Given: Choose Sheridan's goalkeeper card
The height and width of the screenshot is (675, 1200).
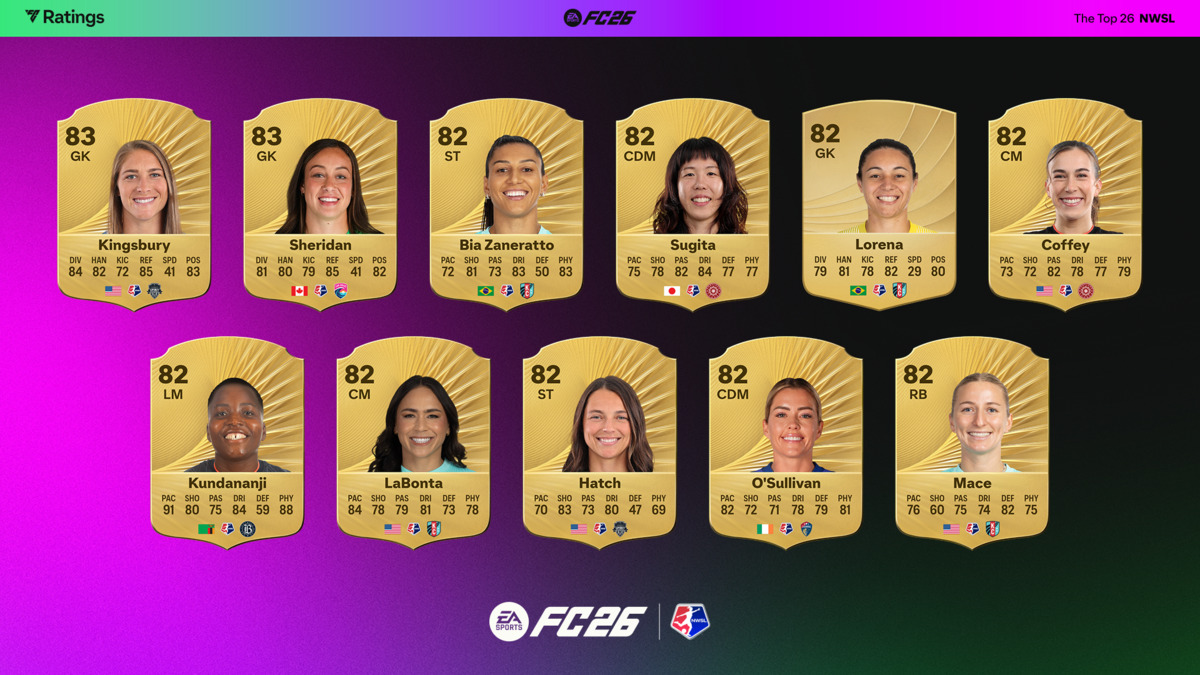Looking at the screenshot, I should pyautogui.click(x=320, y=200).
